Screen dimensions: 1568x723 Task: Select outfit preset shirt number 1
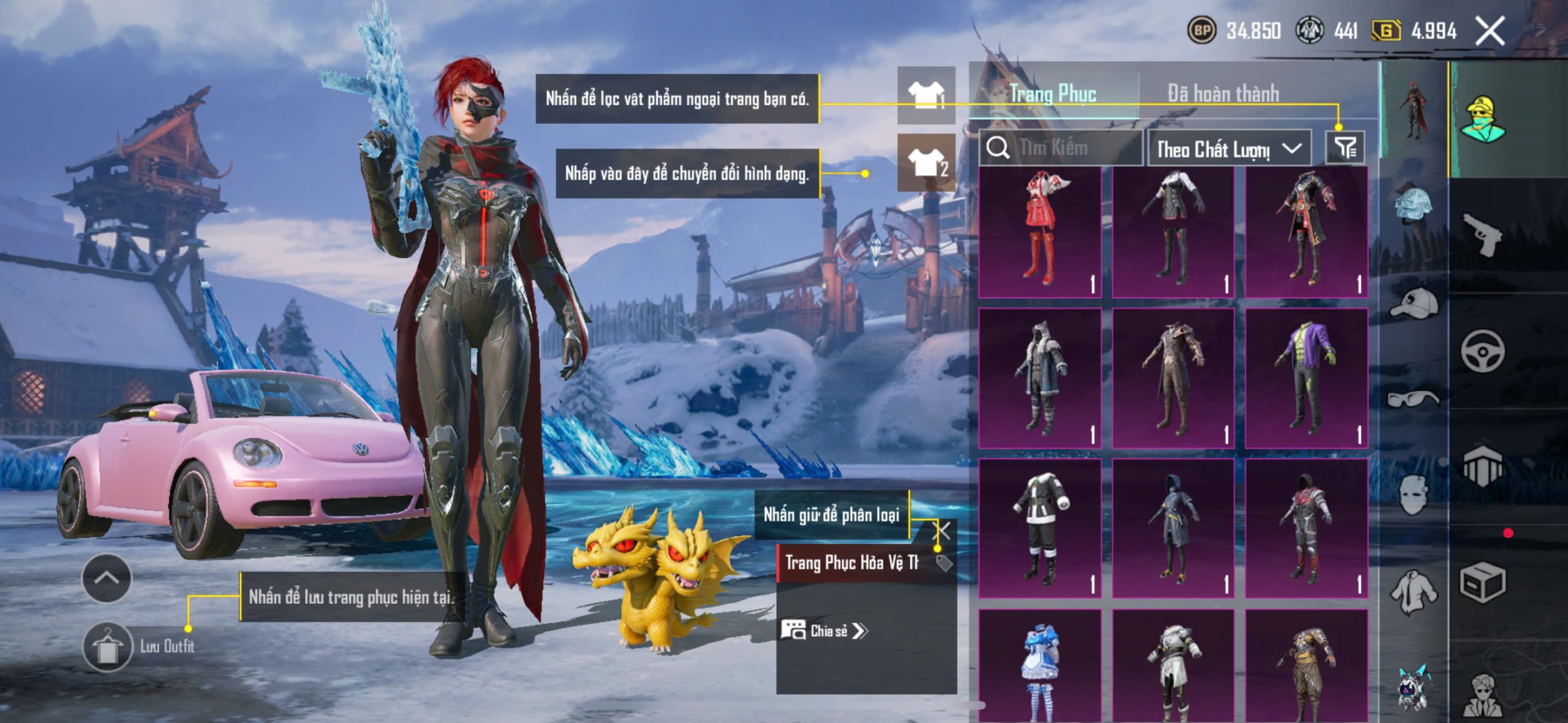pos(926,96)
